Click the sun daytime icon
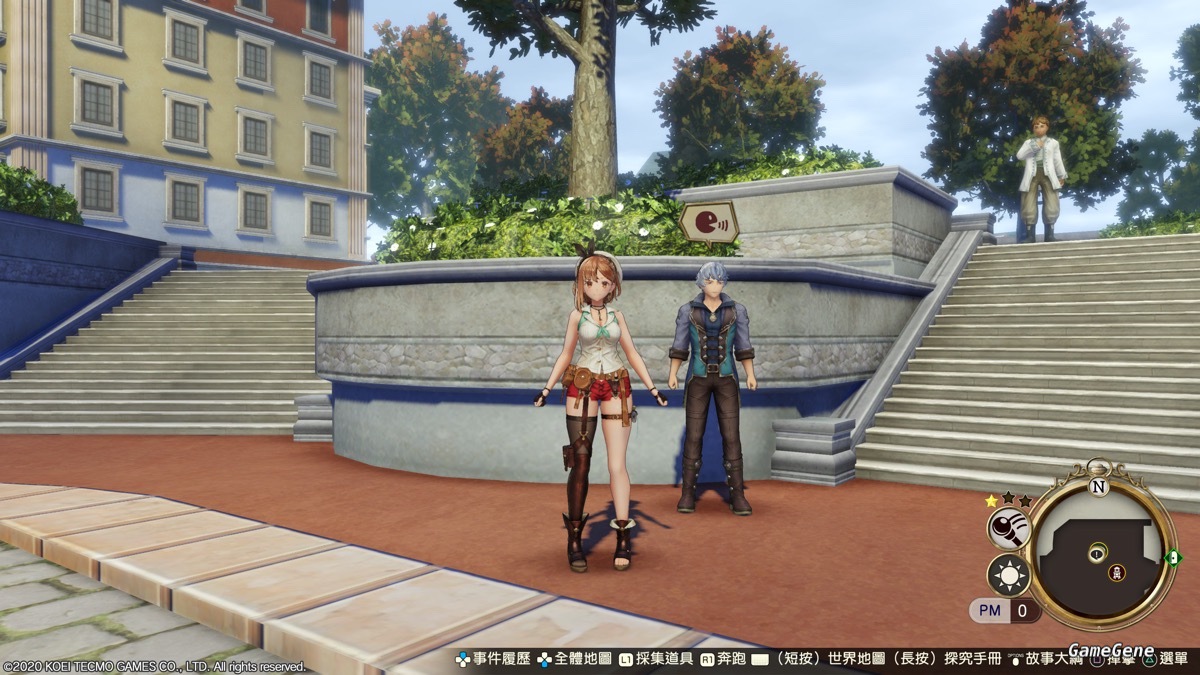 point(1008,575)
